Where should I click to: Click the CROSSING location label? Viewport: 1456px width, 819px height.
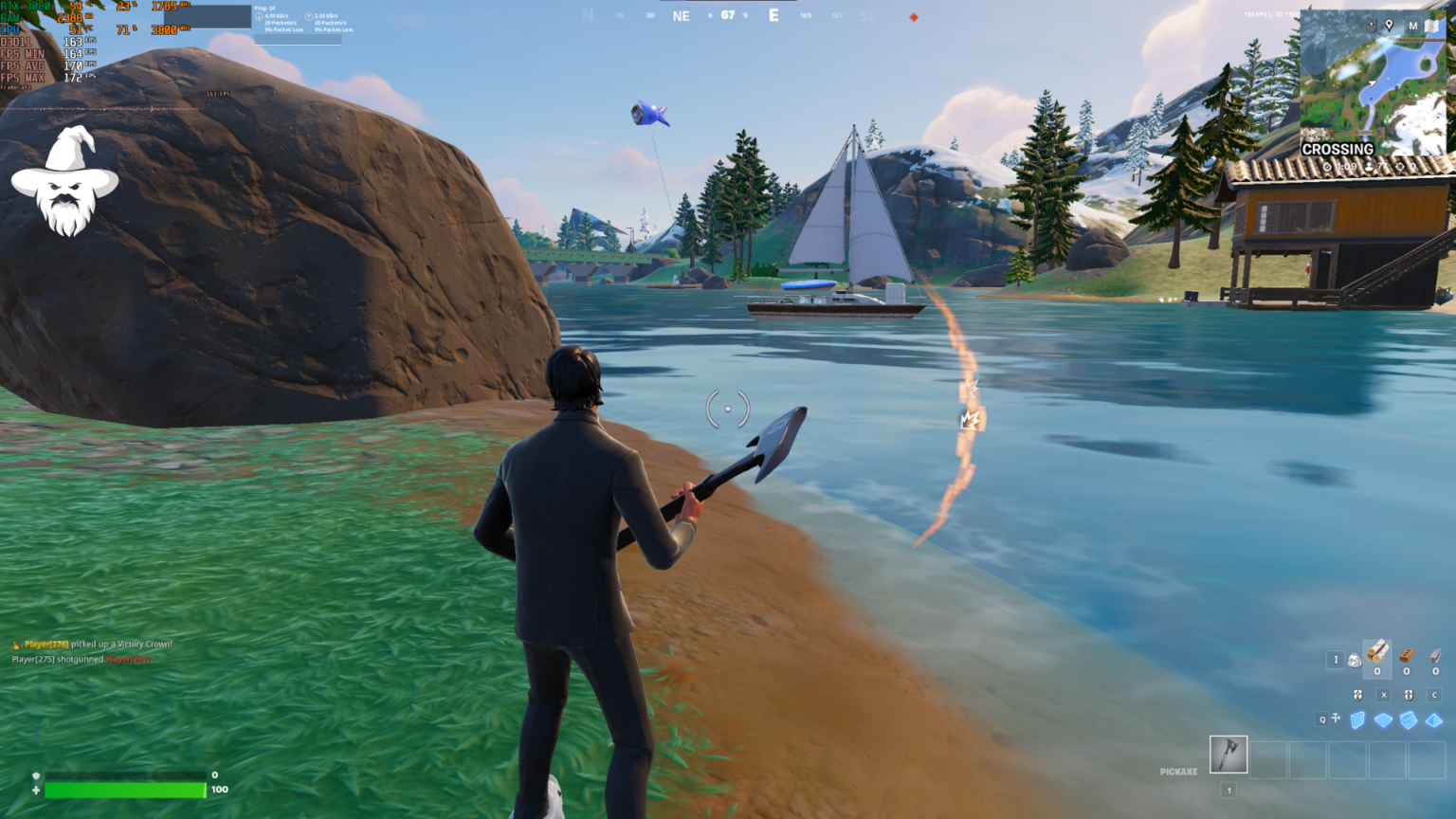tap(1340, 149)
